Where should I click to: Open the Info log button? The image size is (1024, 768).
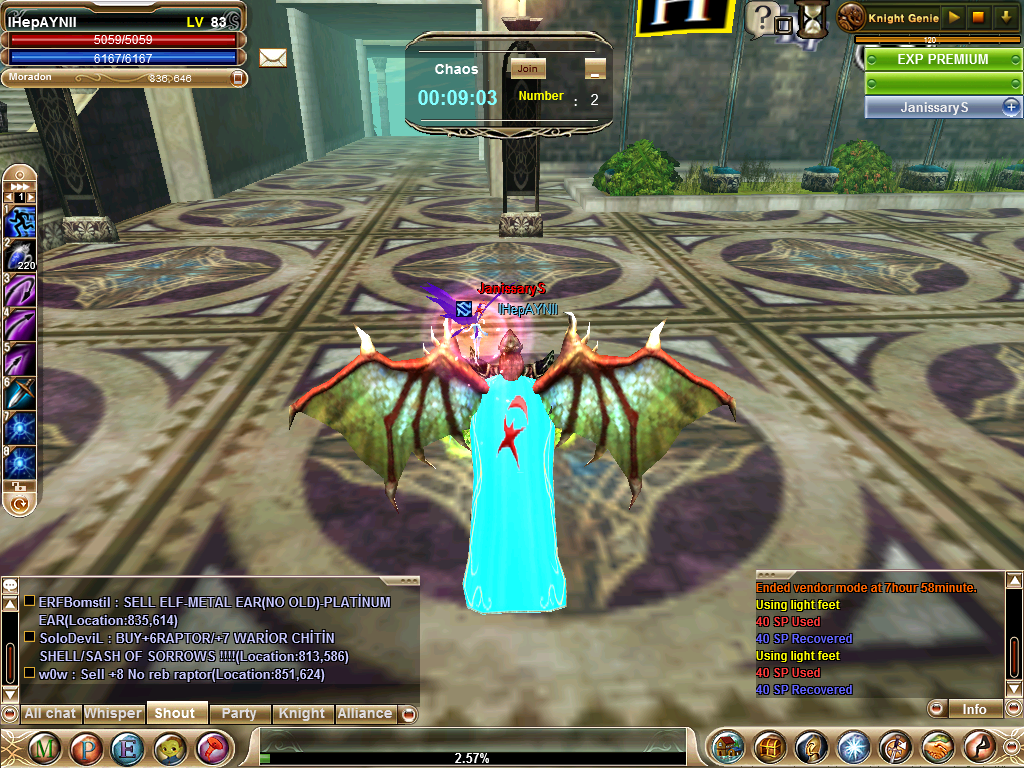(x=974, y=709)
